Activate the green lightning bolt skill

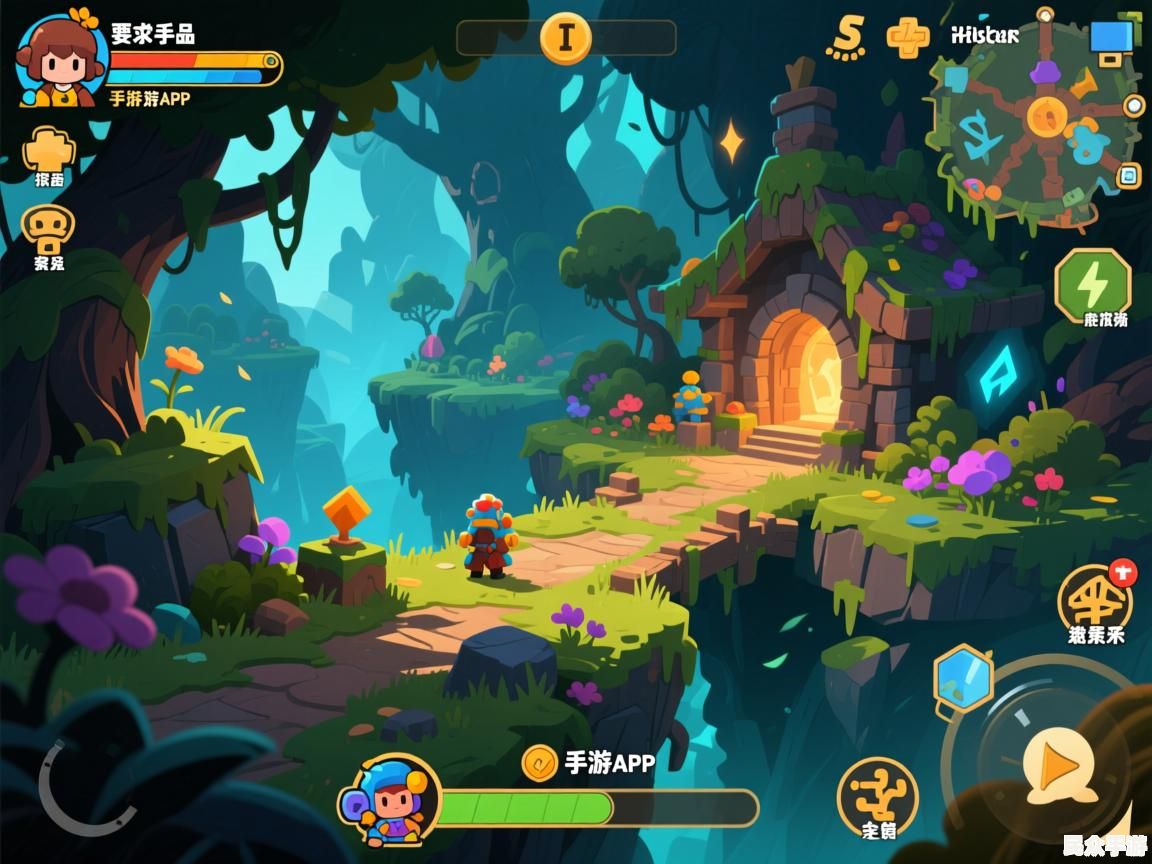tap(1093, 283)
